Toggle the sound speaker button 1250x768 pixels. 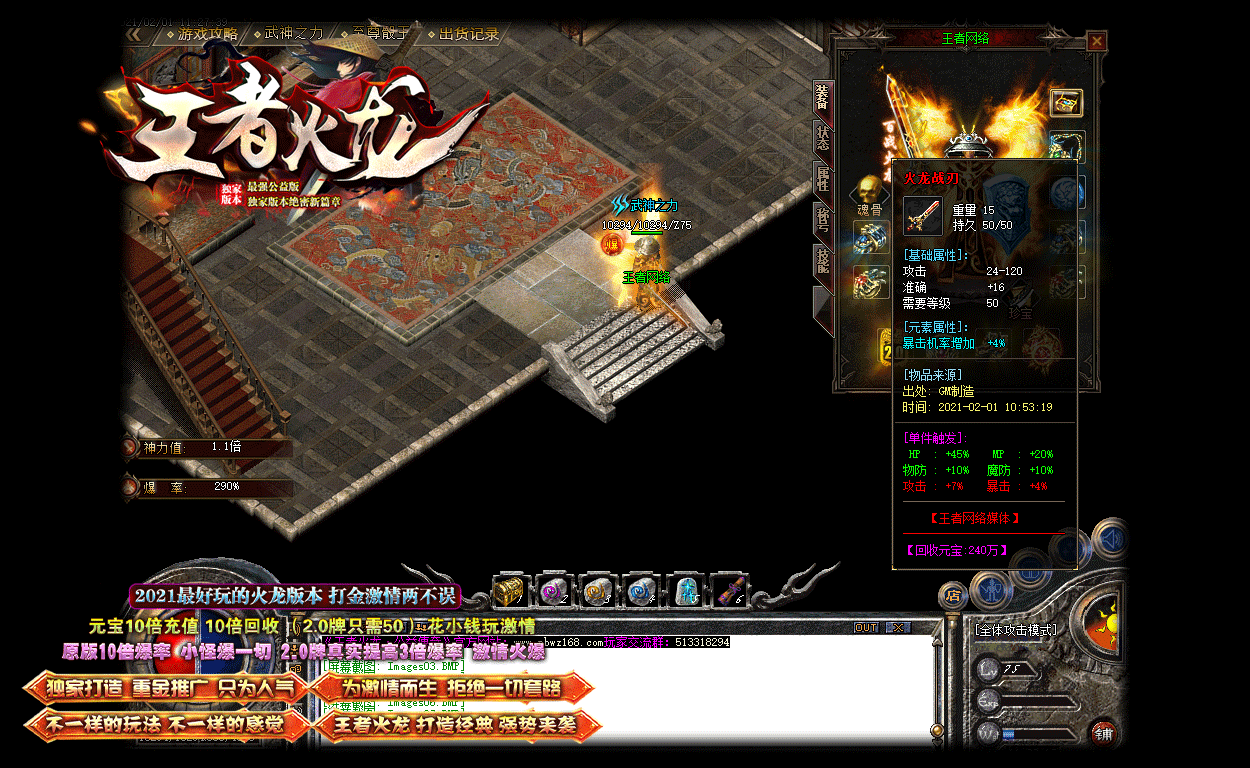point(1109,540)
